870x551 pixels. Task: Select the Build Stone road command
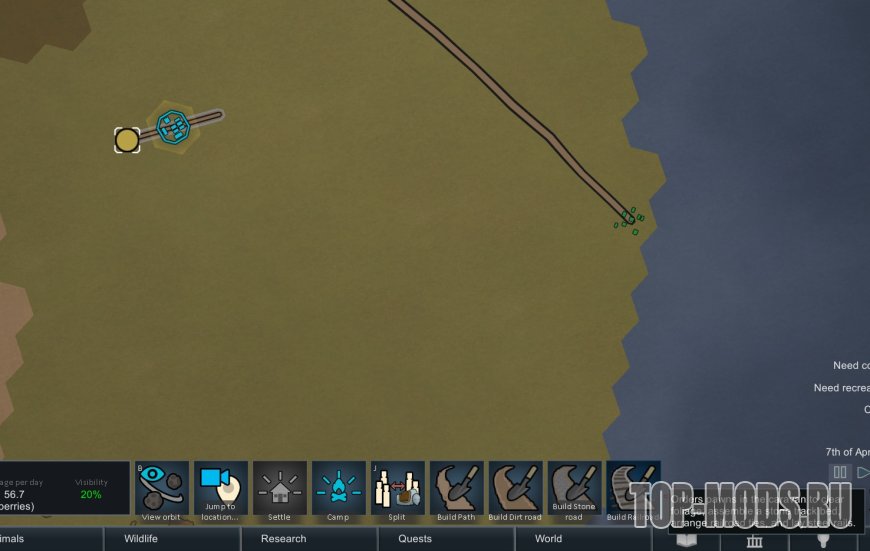[x=574, y=487]
